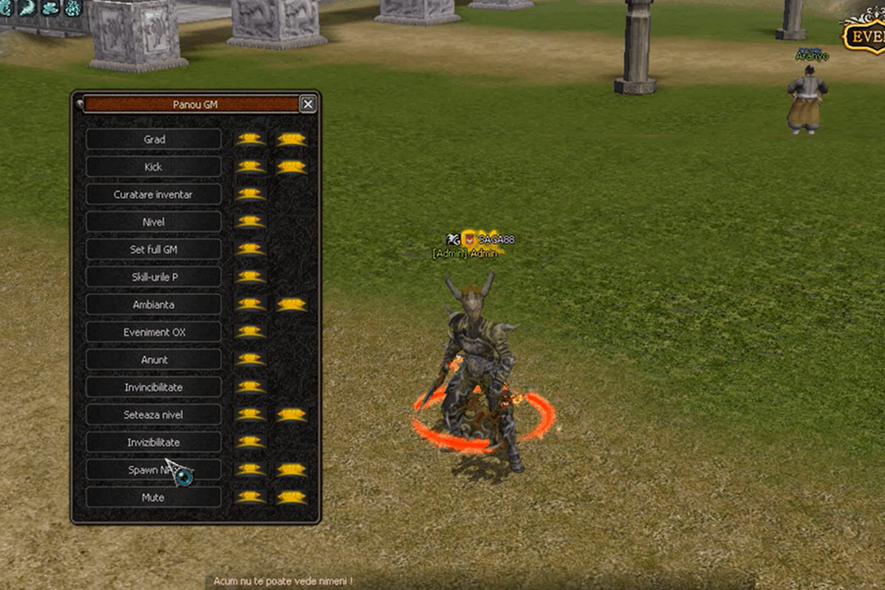Viewport: 885px width, 590px height.
Task: Click the Mute button
Action: point(154,497)
